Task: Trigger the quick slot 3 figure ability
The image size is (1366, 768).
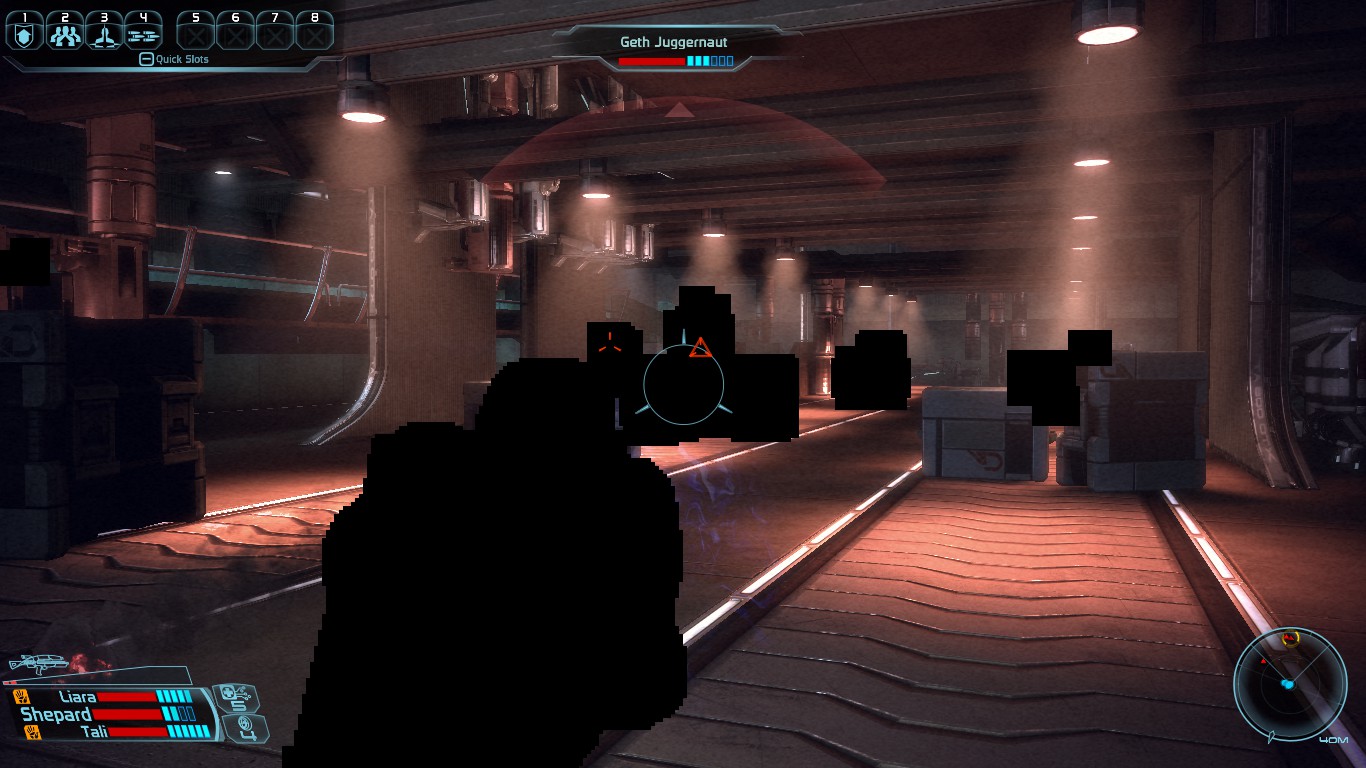Action: tap(103, 34)
